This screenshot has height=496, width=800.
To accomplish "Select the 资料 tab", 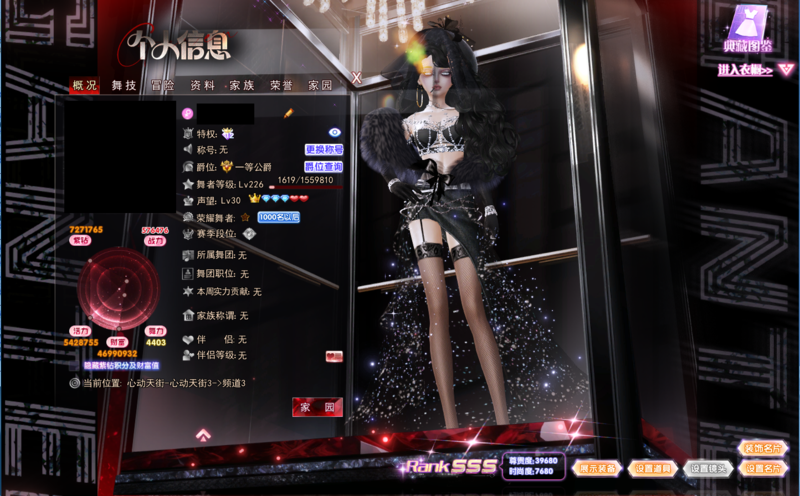I will click(x=202, y=86).
